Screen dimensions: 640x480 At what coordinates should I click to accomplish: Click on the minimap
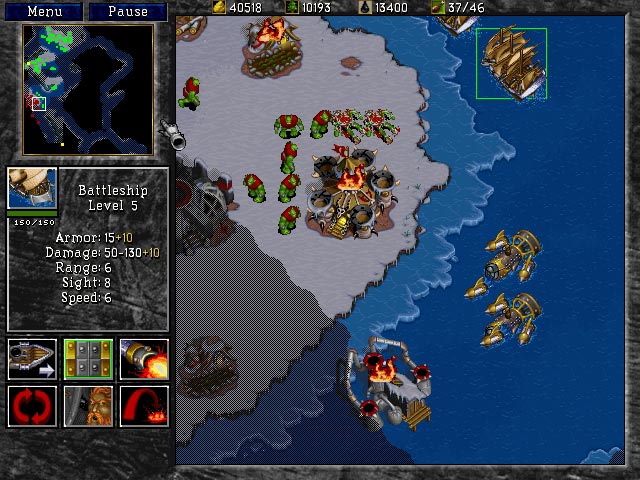[88, 90]
